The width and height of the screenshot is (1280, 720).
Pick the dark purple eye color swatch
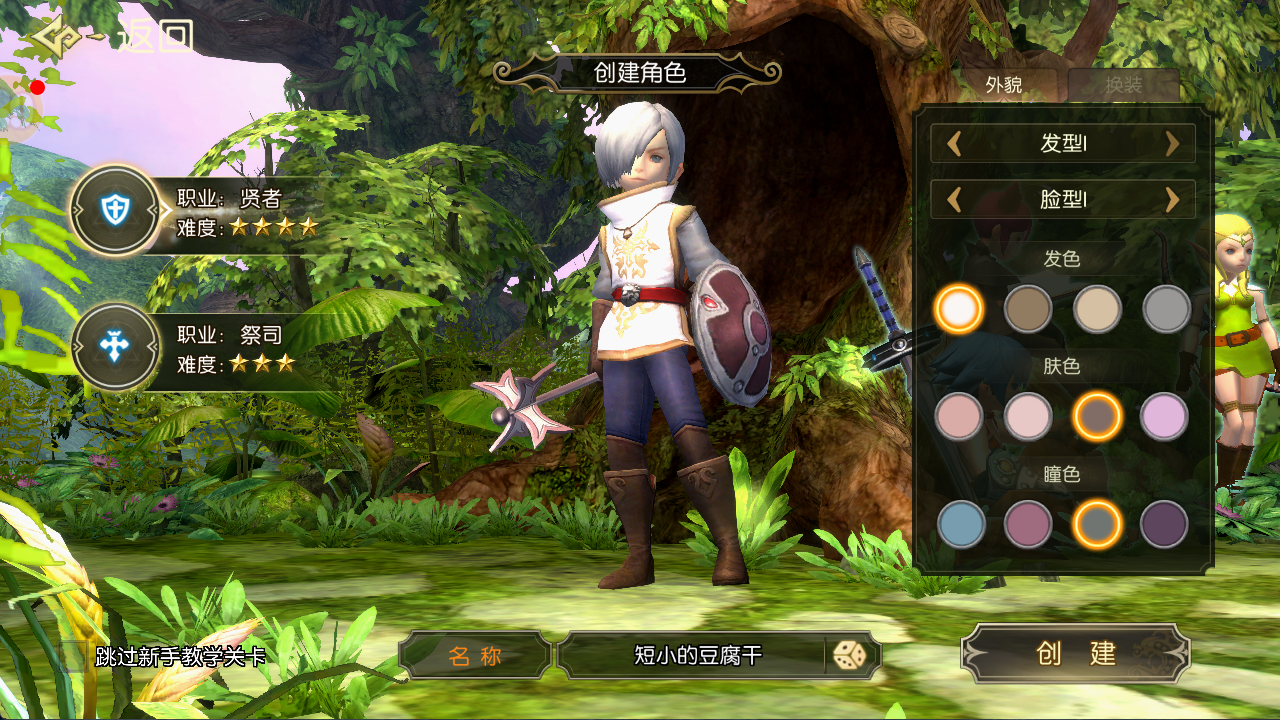click(x=1164, y=524)
